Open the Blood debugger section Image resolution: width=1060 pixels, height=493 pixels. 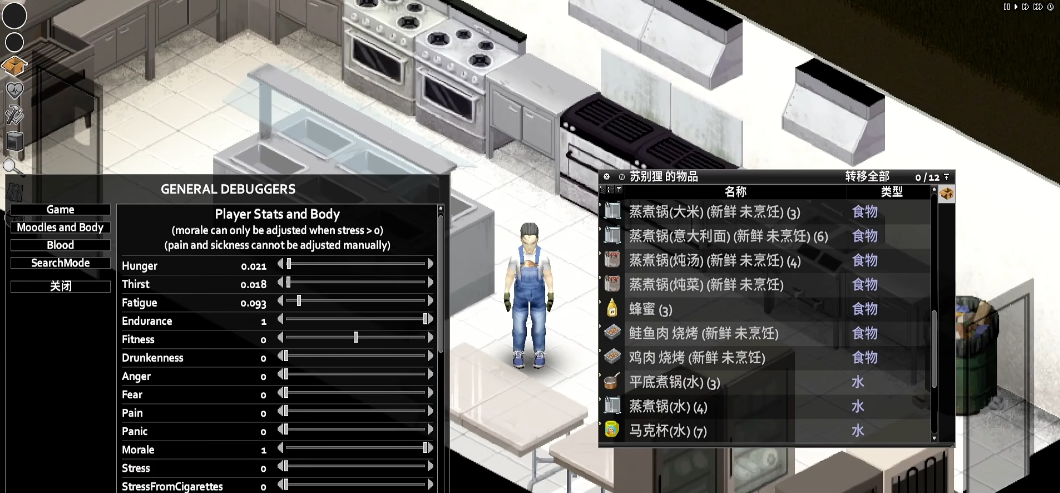[x=60, y=245]
